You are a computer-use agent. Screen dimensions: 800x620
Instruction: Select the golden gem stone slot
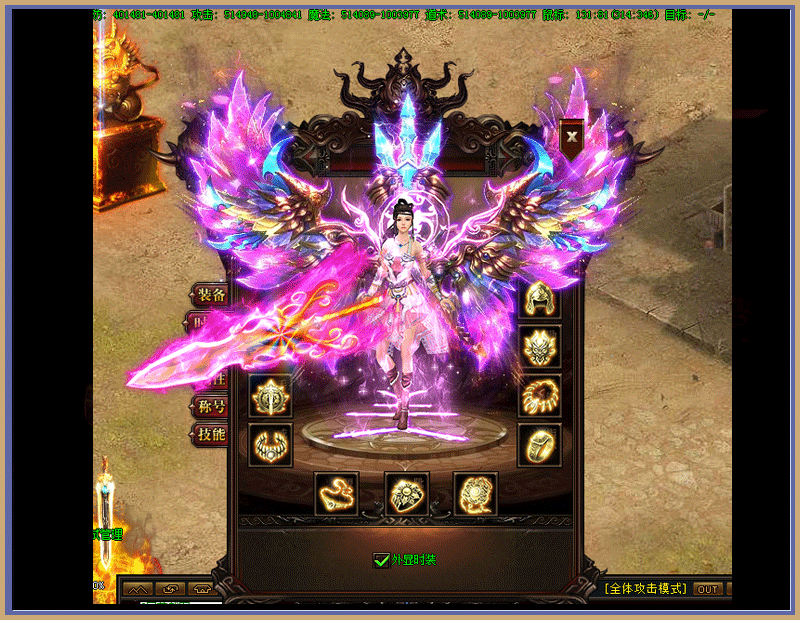point(407,494)
